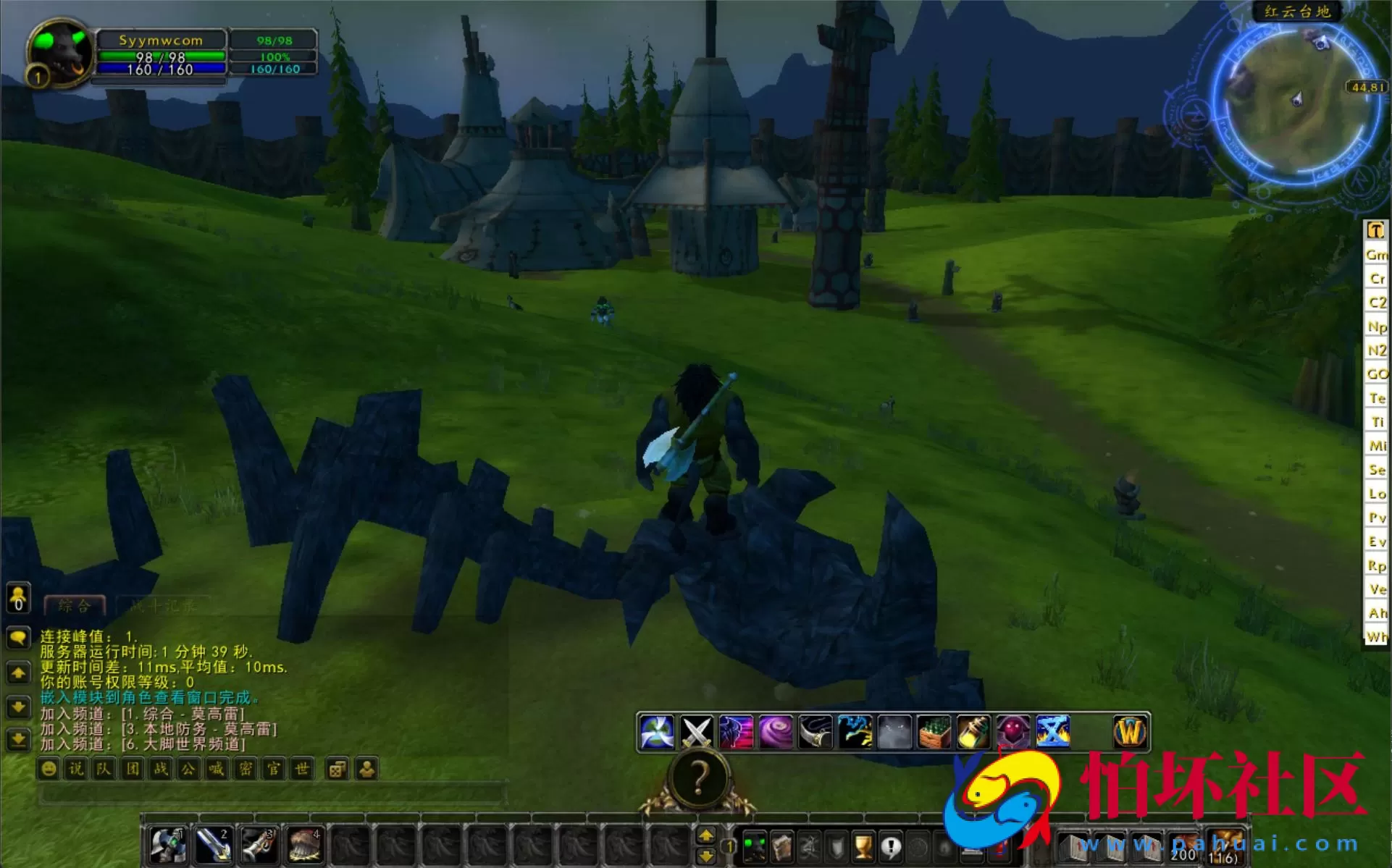Image resolution: width=1392 pixels, height=868 pixels.
Task: Use the yellow potion bottle icon
Action: pyautogui.click(x=973, y=732)
